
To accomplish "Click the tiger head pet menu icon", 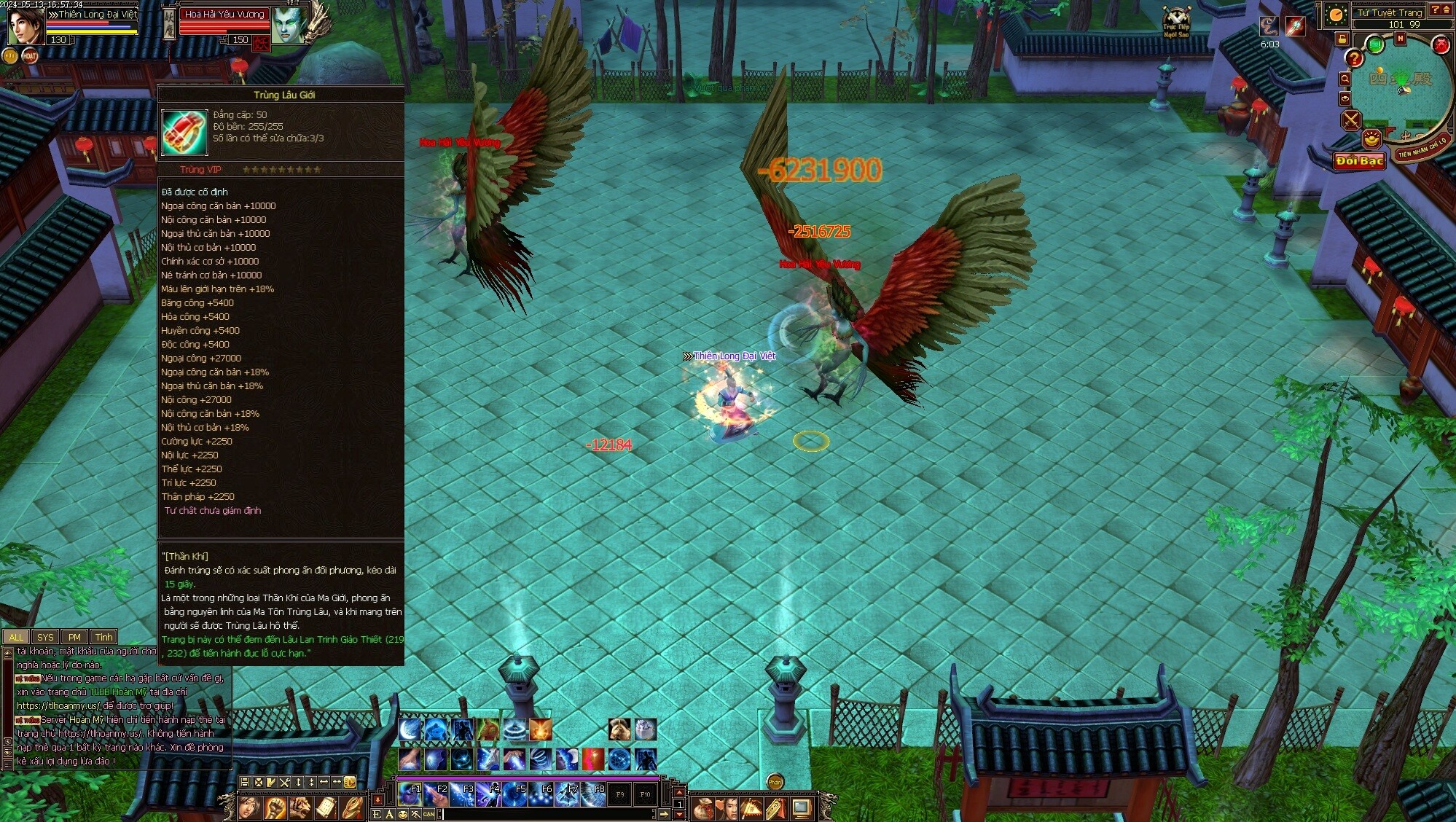I will click(x=300, y=807).
